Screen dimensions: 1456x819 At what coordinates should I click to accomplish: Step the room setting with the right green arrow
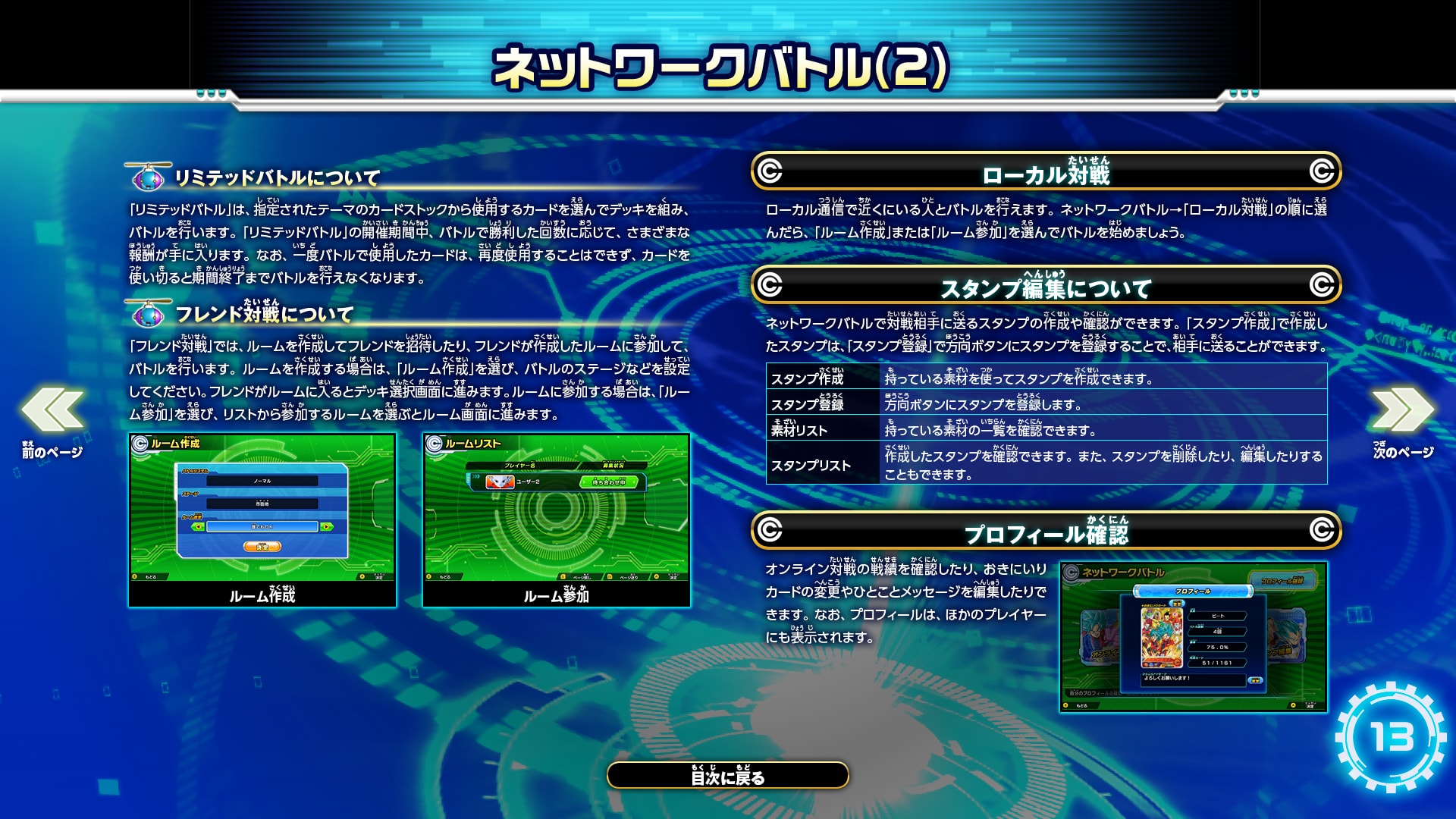coord(328,528)
